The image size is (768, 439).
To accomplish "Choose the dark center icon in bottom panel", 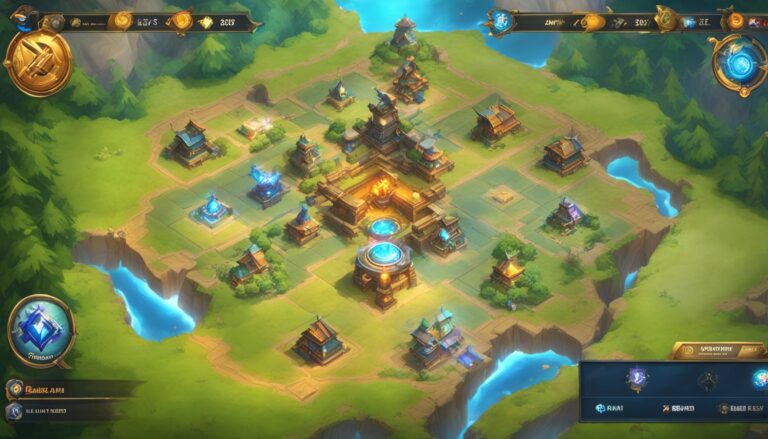I will [707, 379].
